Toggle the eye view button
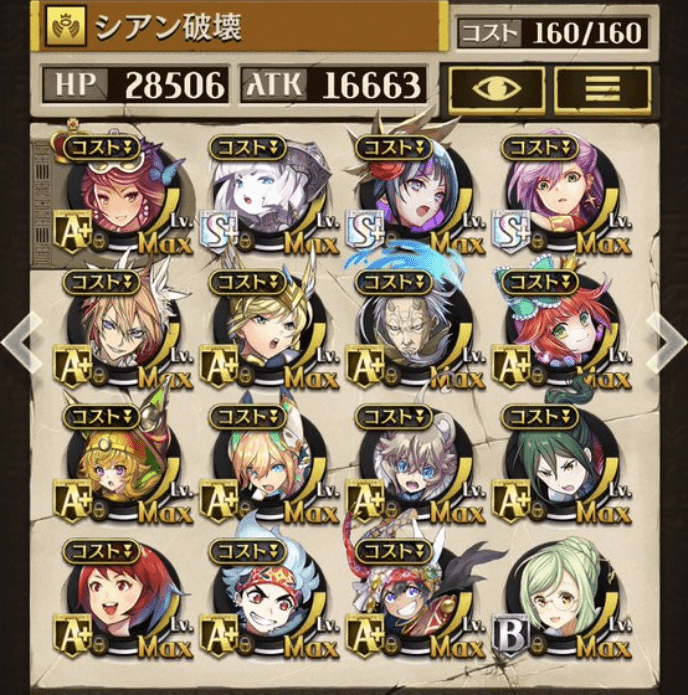The height and width of the screenshot is (695, 688). [x=495, y=89]
